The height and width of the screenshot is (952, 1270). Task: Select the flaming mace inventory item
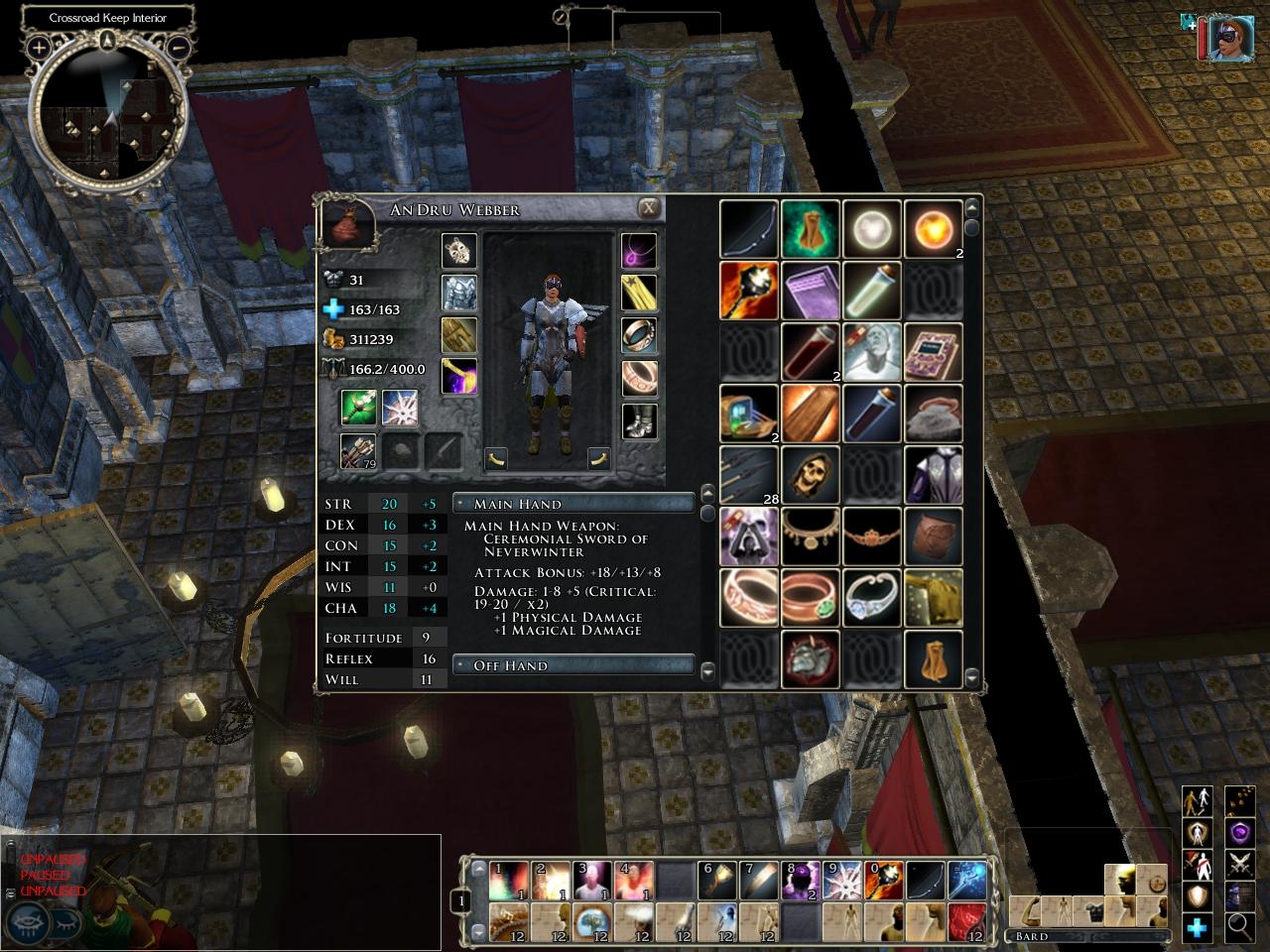[749, 291]
